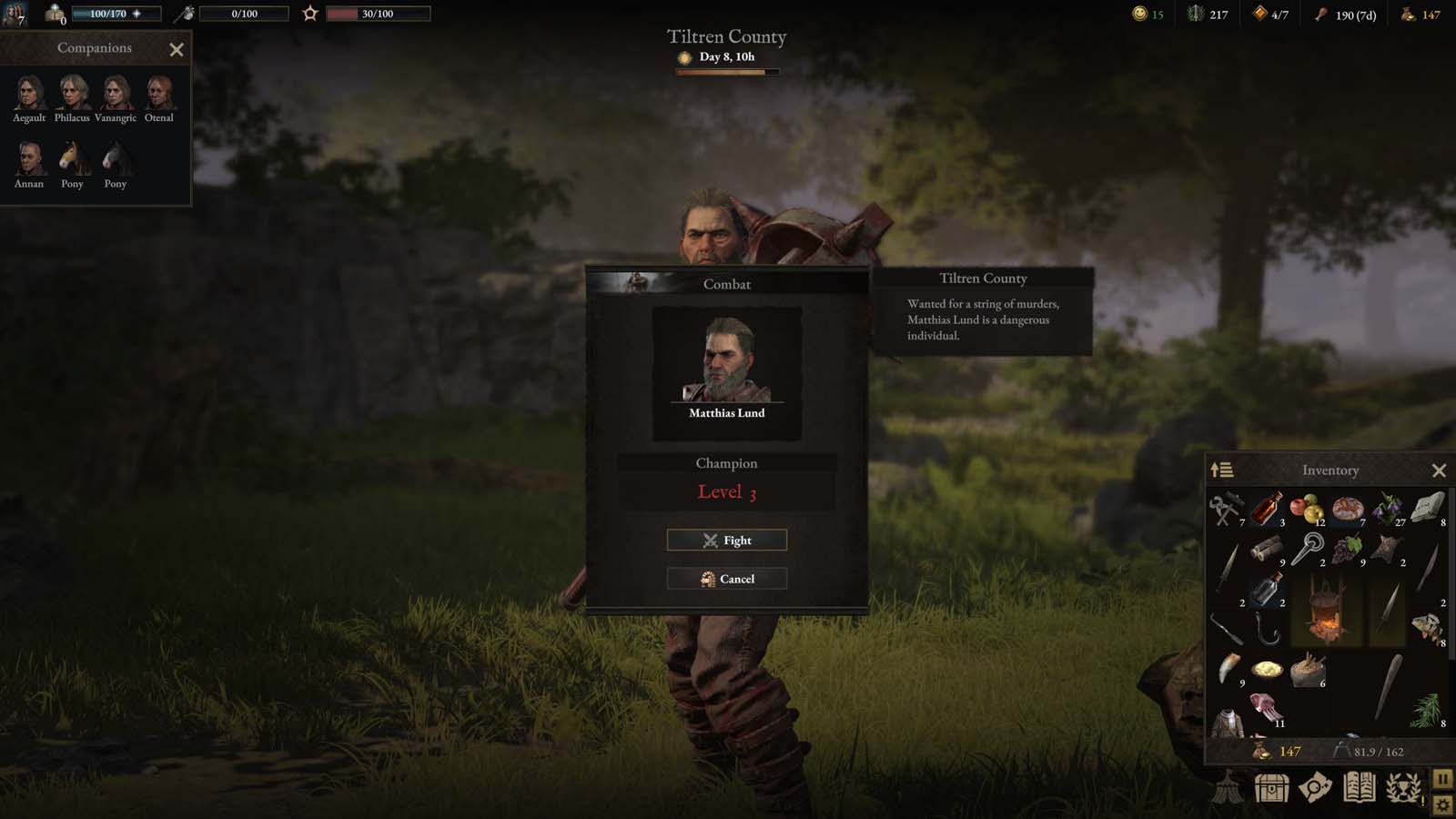Select the bread loaf item
This screenshot has width=1456, height=819.
click(x=1347, y=508)
